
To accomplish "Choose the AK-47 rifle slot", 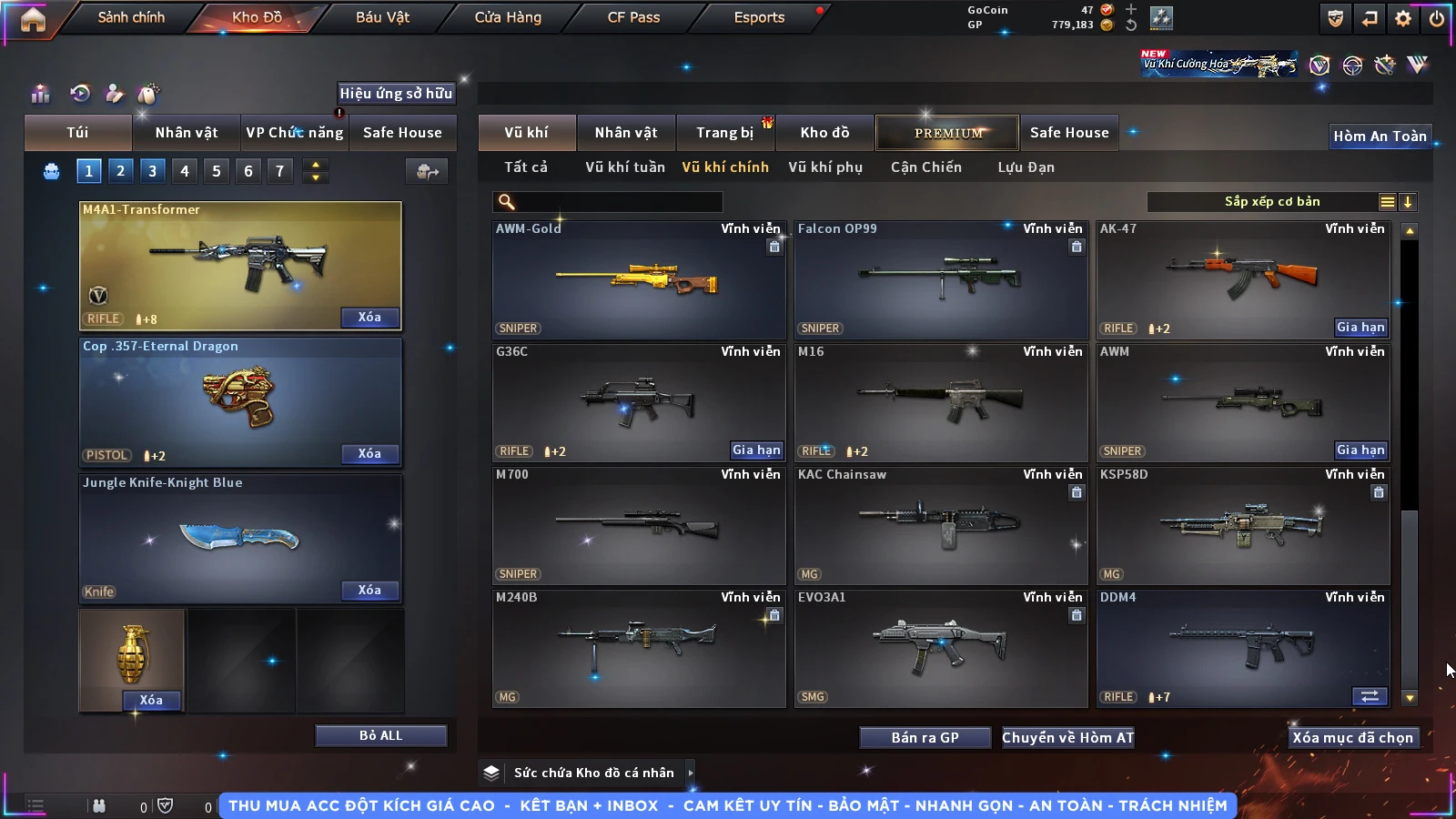I will pos(1242,280).
